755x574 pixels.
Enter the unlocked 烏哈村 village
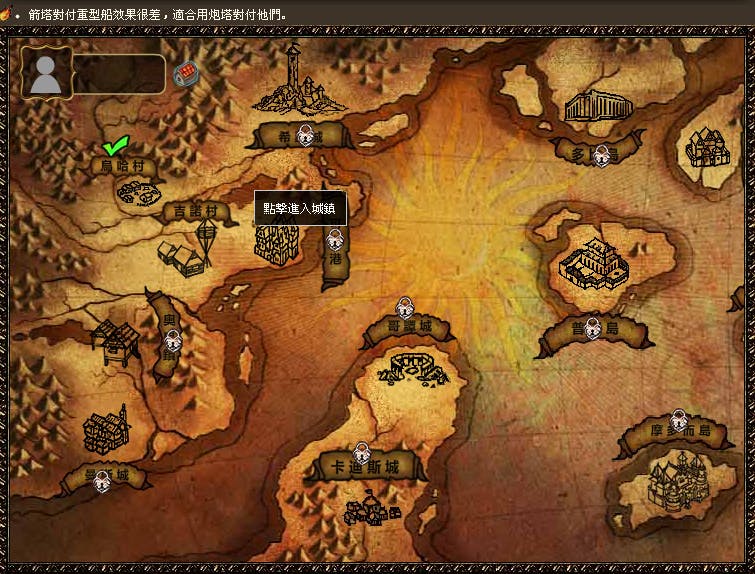tap(123, 166)
